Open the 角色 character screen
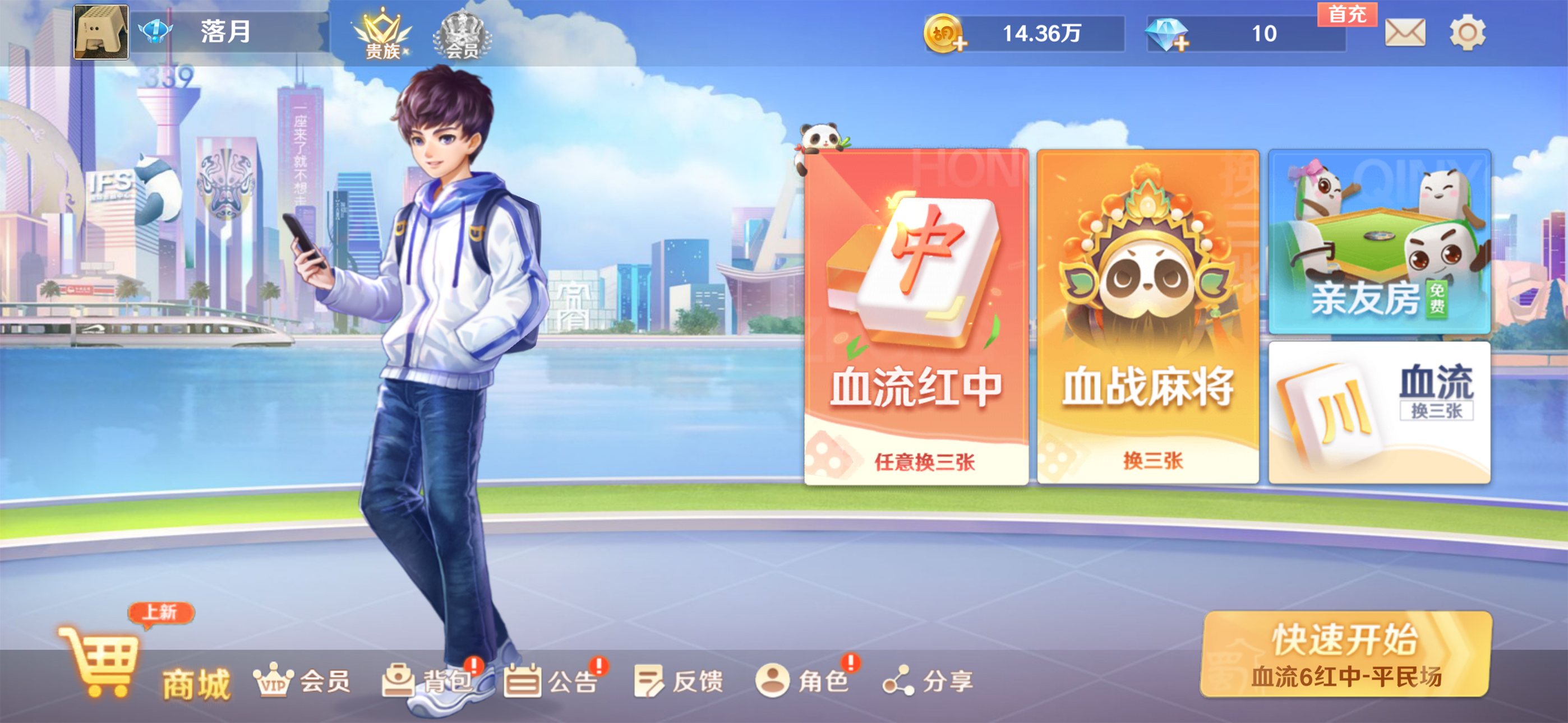The width and height of the screenshot is (1568, 723). click(799, 682)
